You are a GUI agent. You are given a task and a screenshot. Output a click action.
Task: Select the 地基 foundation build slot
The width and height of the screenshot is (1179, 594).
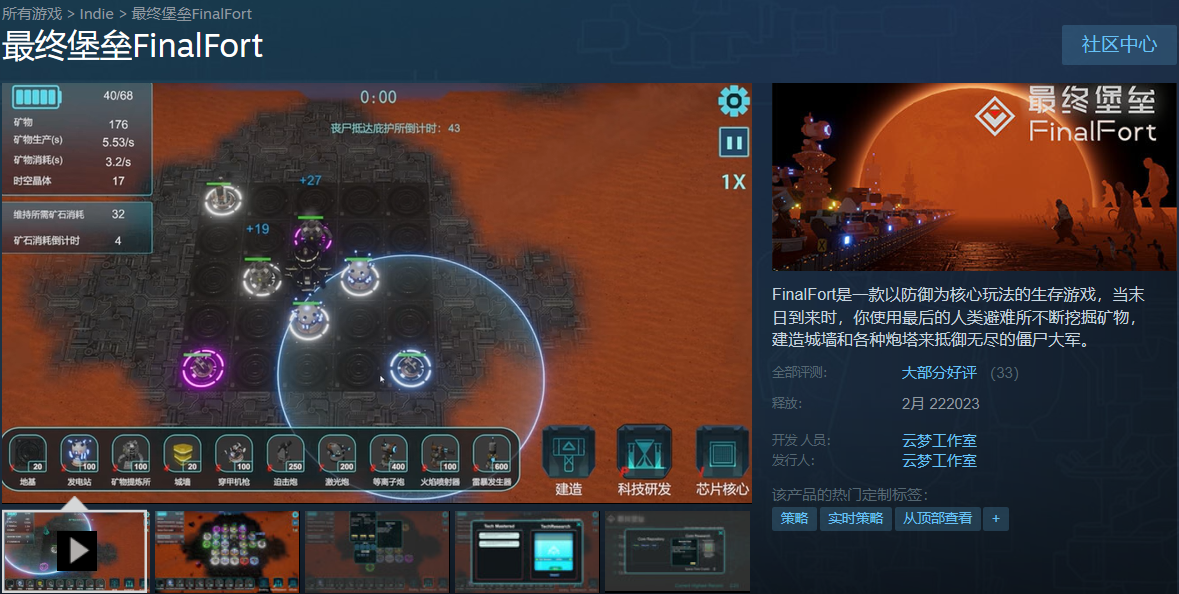pyautogui.click(x=28, y=455)
